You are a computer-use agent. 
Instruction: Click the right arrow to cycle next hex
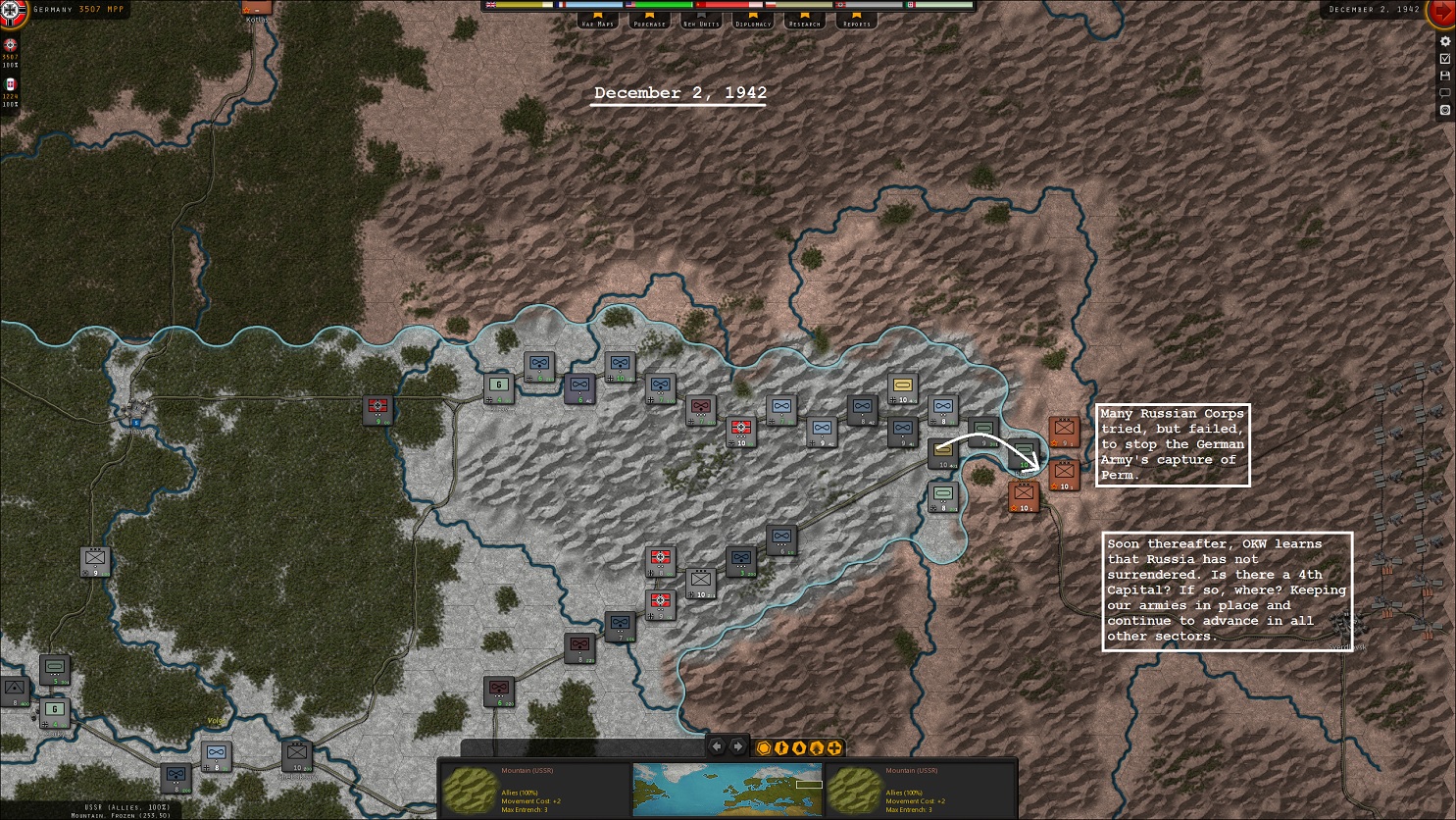point(738,746)
